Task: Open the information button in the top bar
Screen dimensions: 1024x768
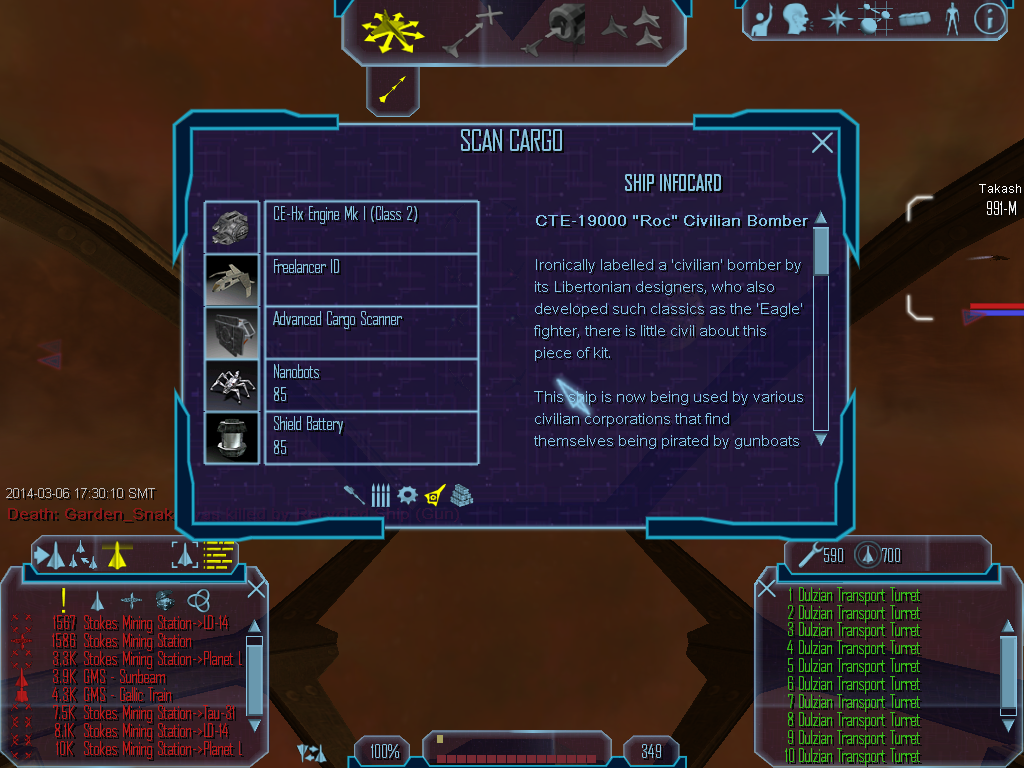Action: 989,19
